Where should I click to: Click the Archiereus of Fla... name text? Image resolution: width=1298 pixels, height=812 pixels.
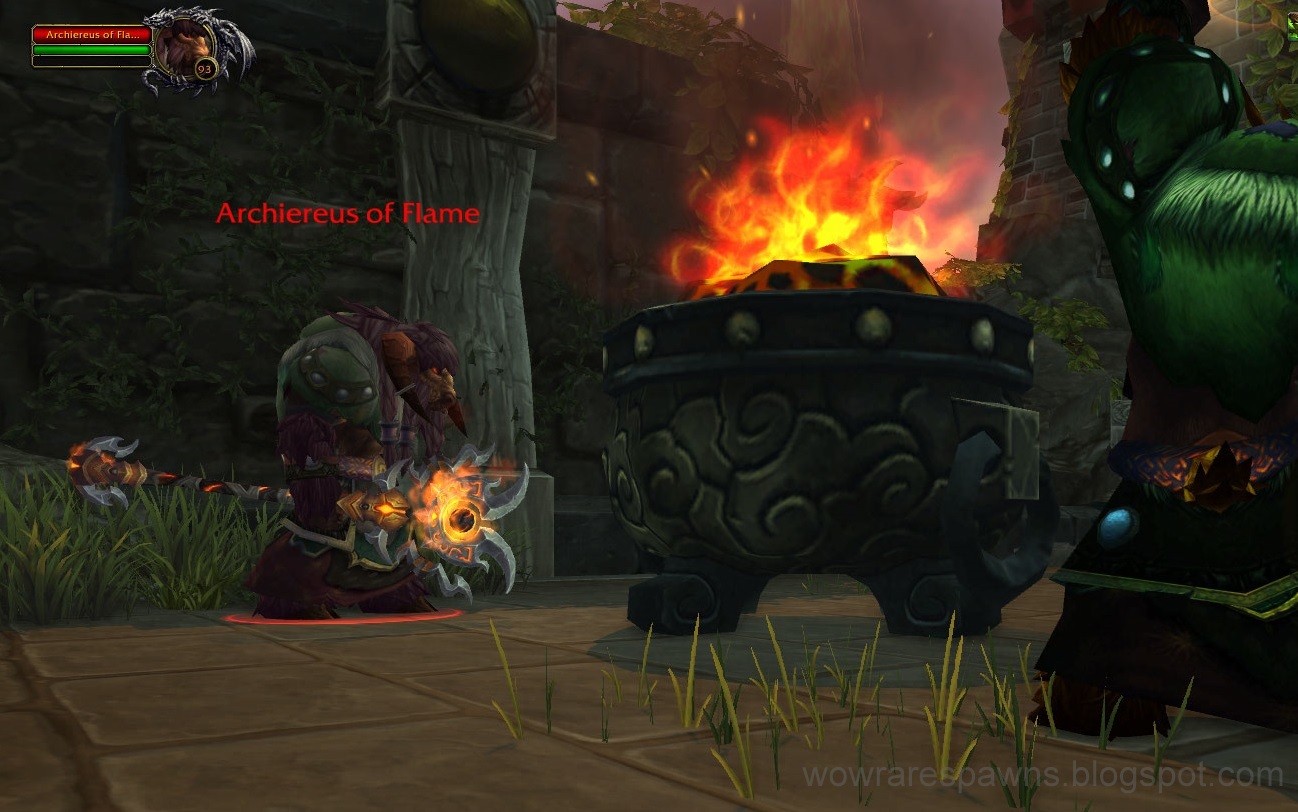tap(92, 35)
